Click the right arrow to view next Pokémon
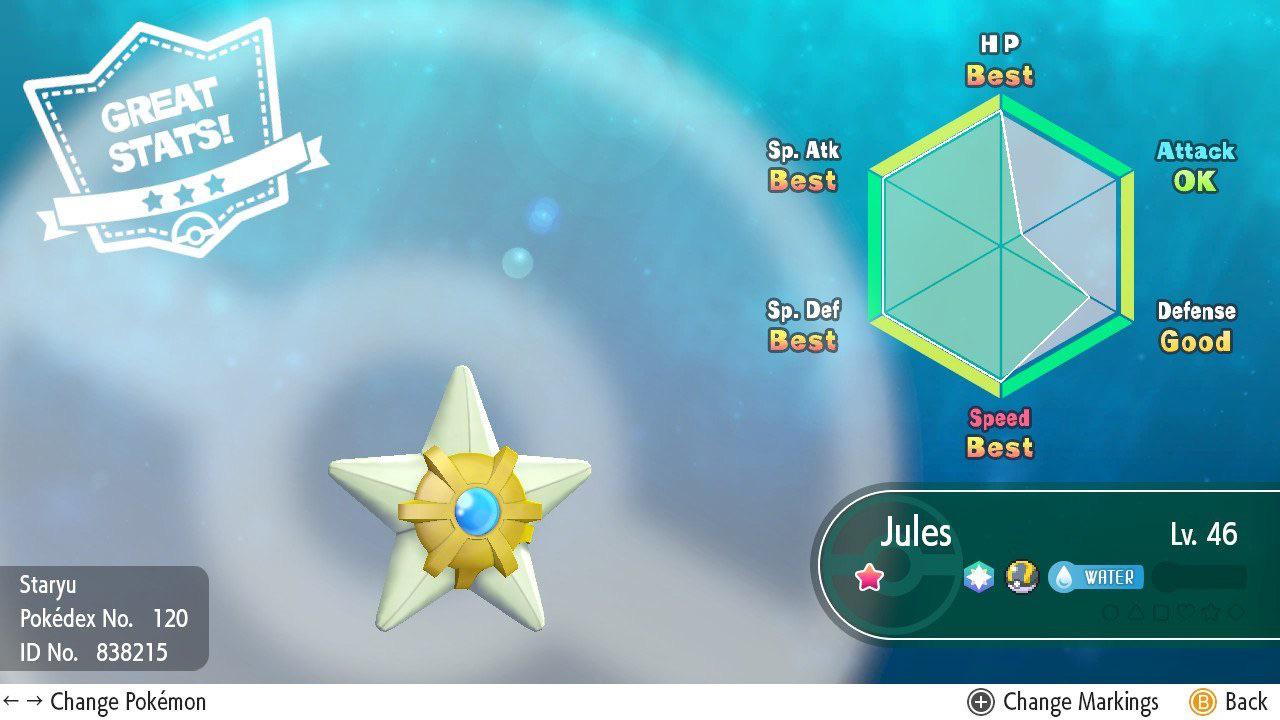 (x=33, y=701)
